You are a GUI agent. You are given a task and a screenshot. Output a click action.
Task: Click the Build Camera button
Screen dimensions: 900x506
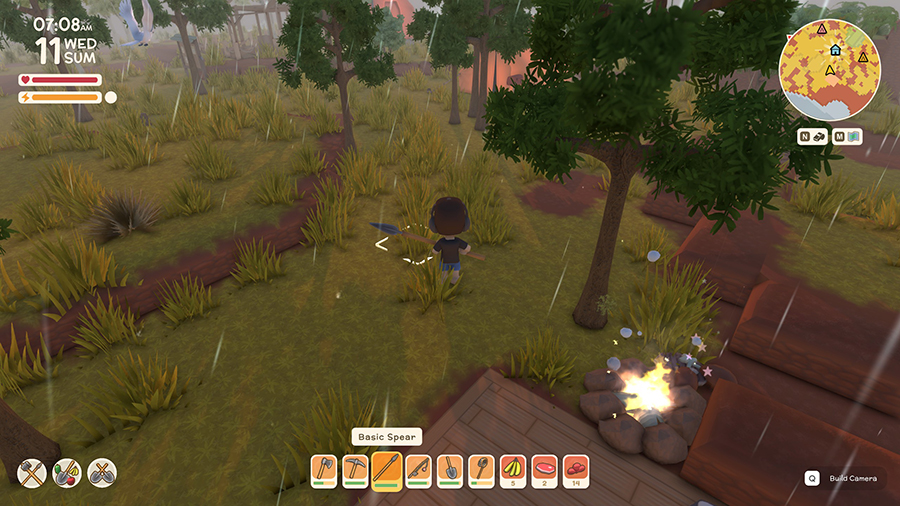pos(844,478)
